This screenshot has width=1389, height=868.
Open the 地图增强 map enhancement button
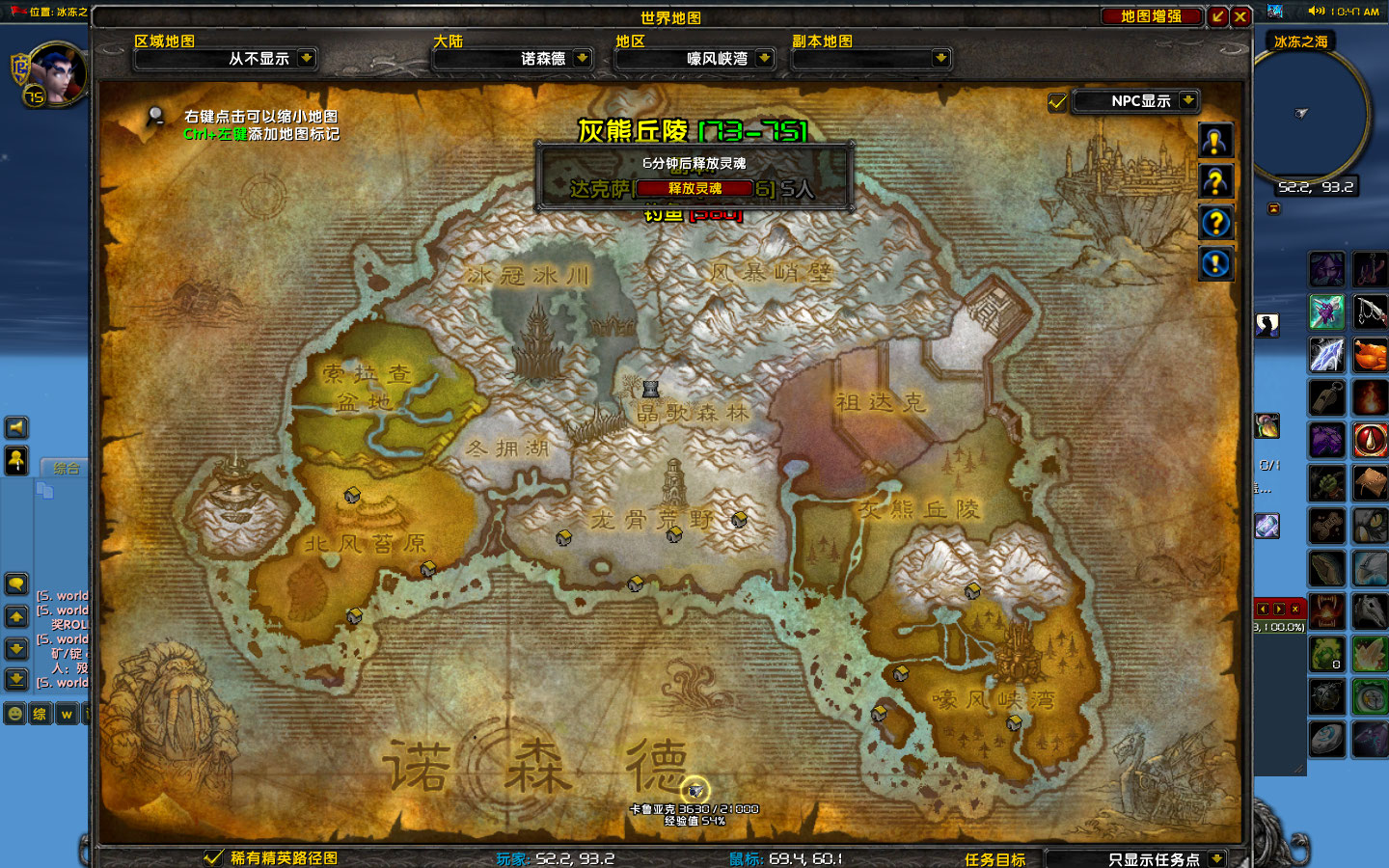1152,16
